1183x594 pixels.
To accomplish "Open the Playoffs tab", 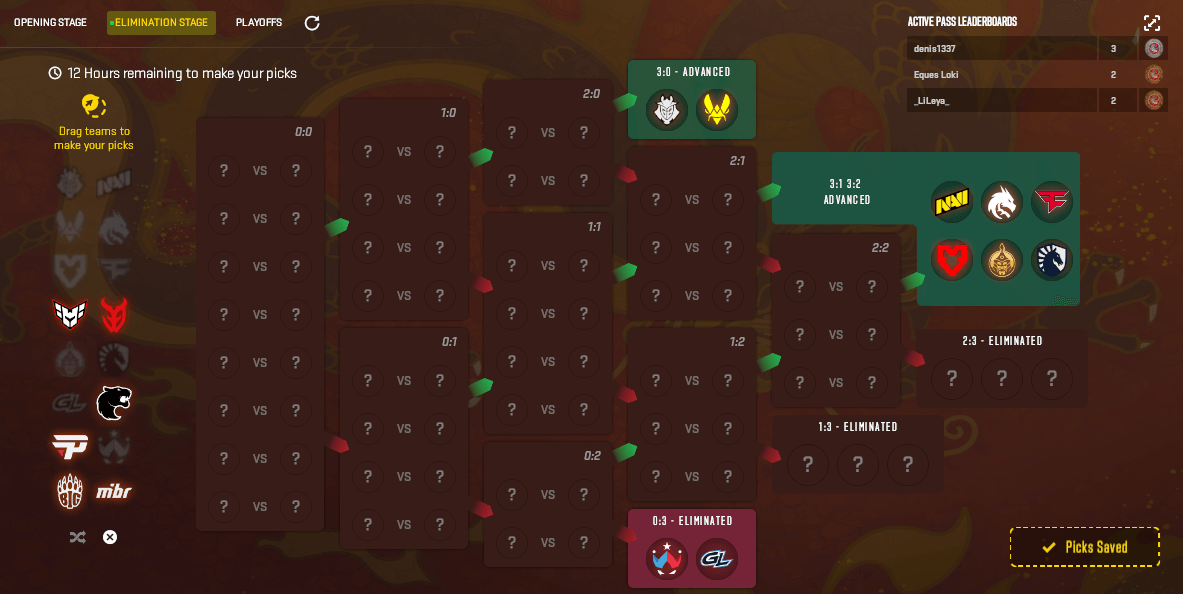I will pos(259,22).
